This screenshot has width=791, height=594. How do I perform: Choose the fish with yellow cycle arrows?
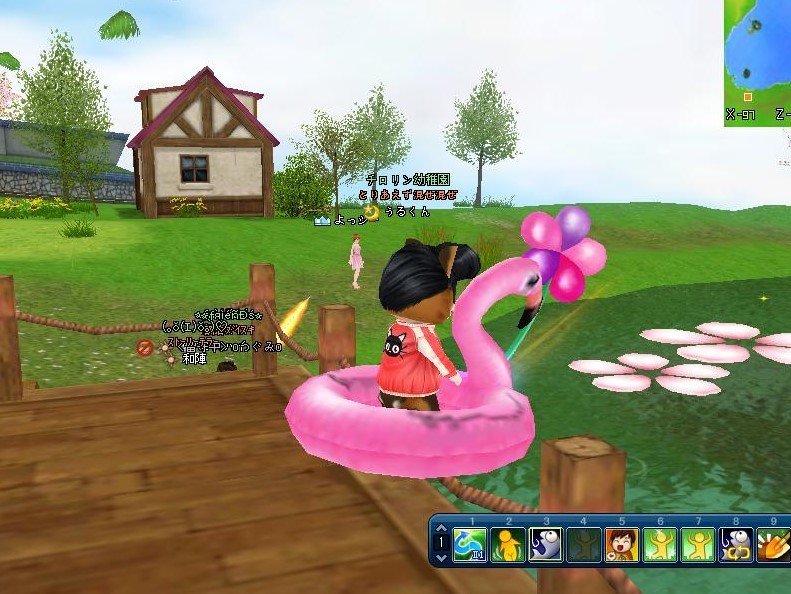[x=735, y=545]
